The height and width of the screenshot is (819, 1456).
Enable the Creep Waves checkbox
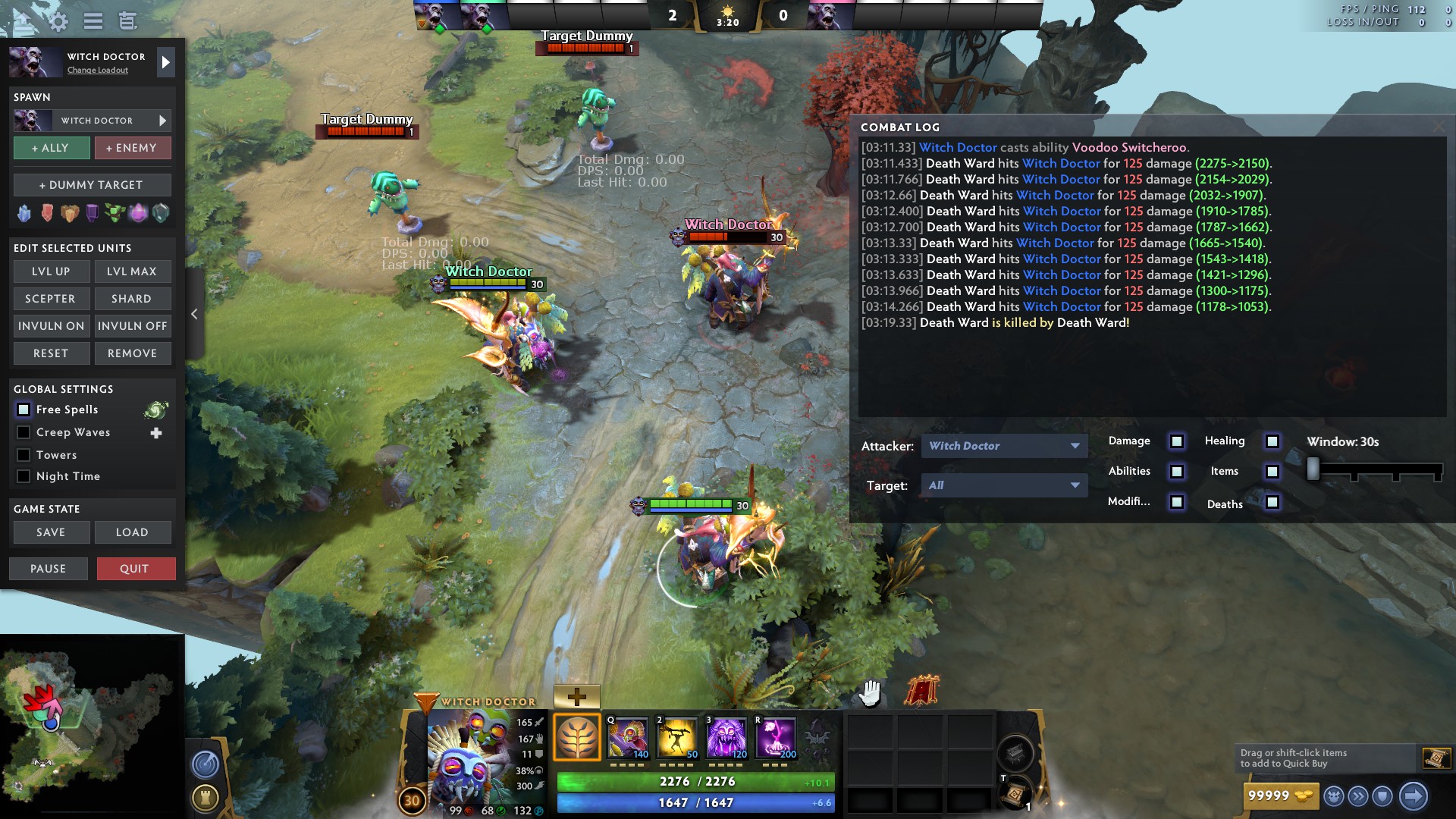(24, 432)
